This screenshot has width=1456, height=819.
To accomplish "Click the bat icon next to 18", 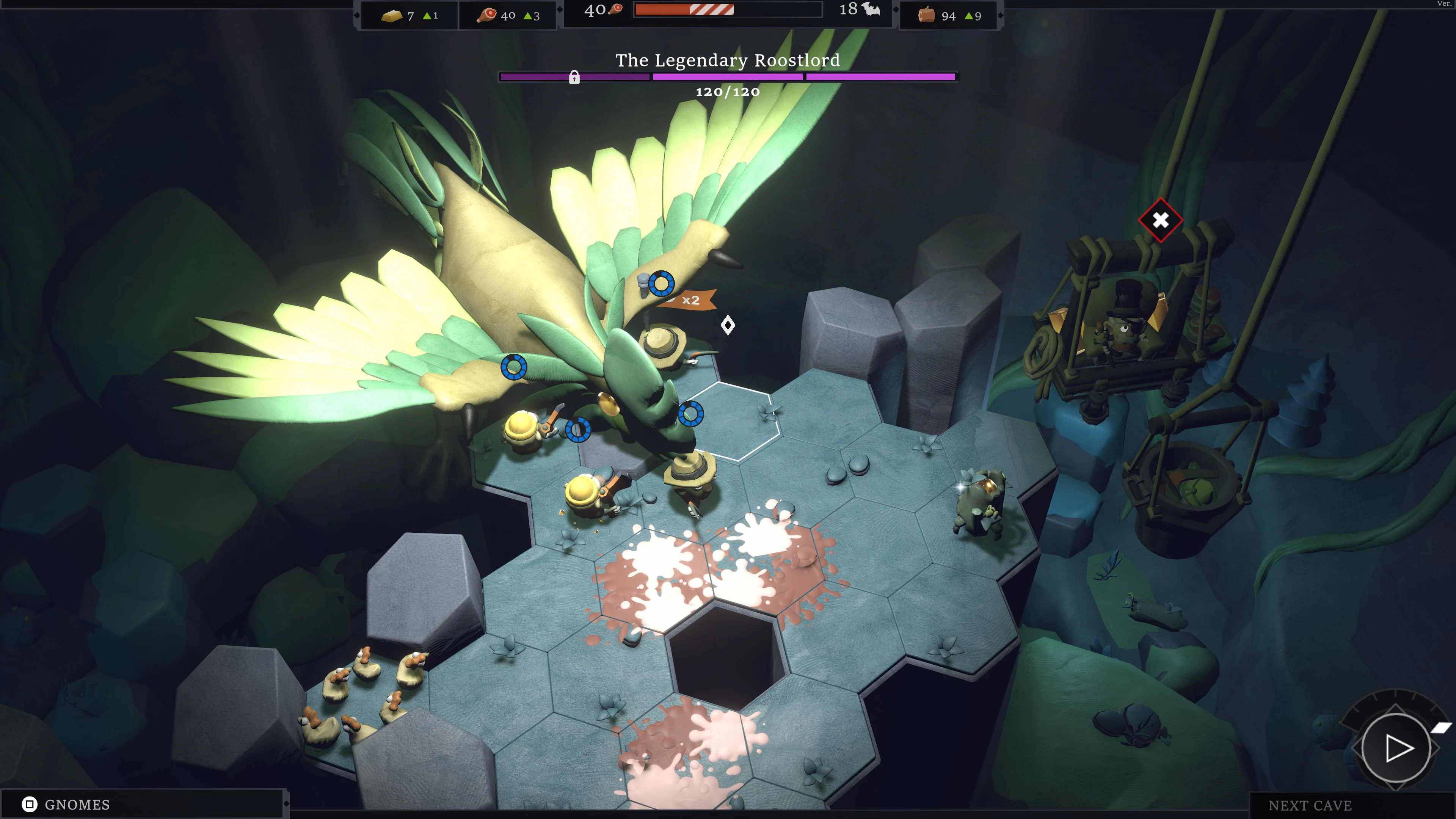I will 871,9.
